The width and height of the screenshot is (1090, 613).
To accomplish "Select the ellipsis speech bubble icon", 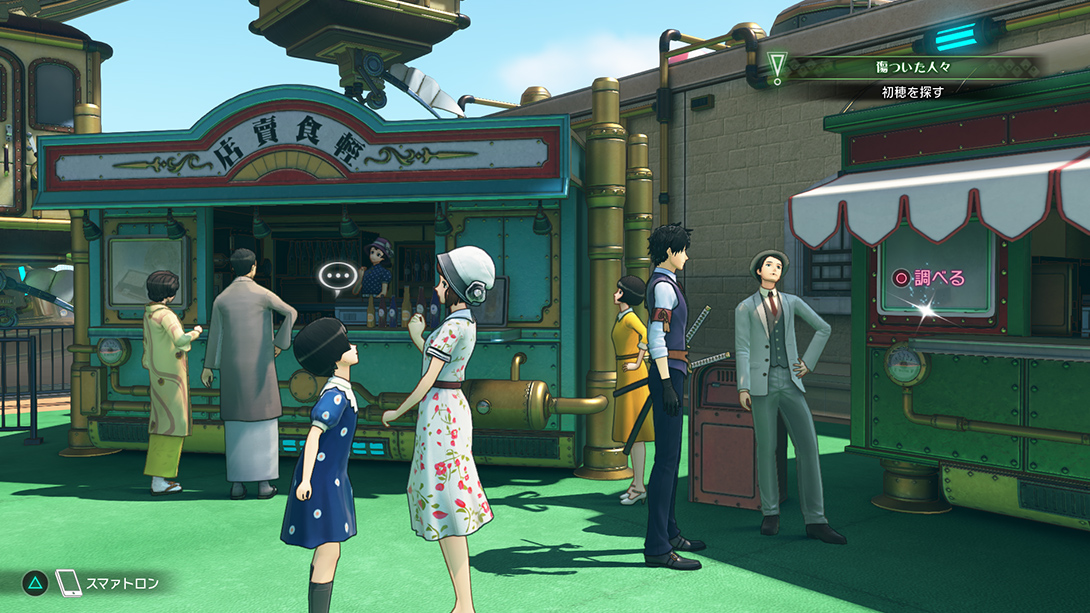I will click(337, 276).
